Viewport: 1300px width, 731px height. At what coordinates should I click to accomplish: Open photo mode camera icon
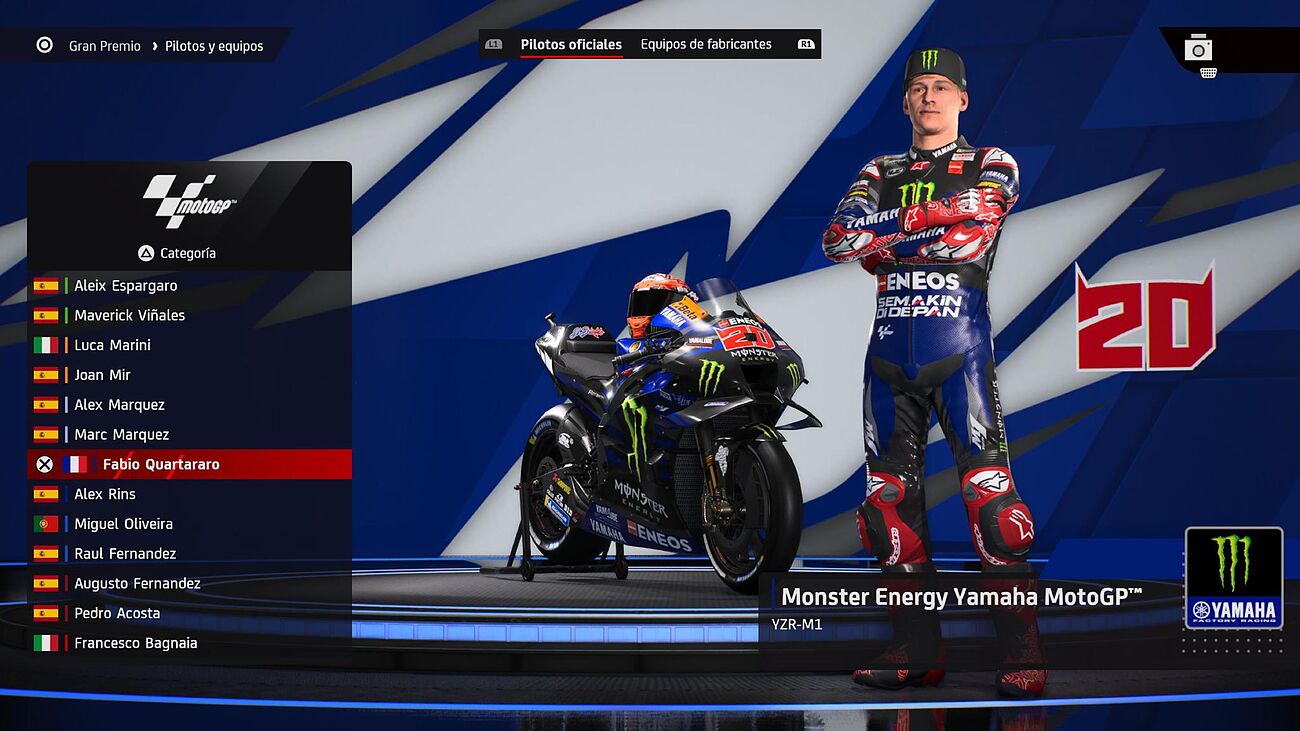tap(1198, 48)
